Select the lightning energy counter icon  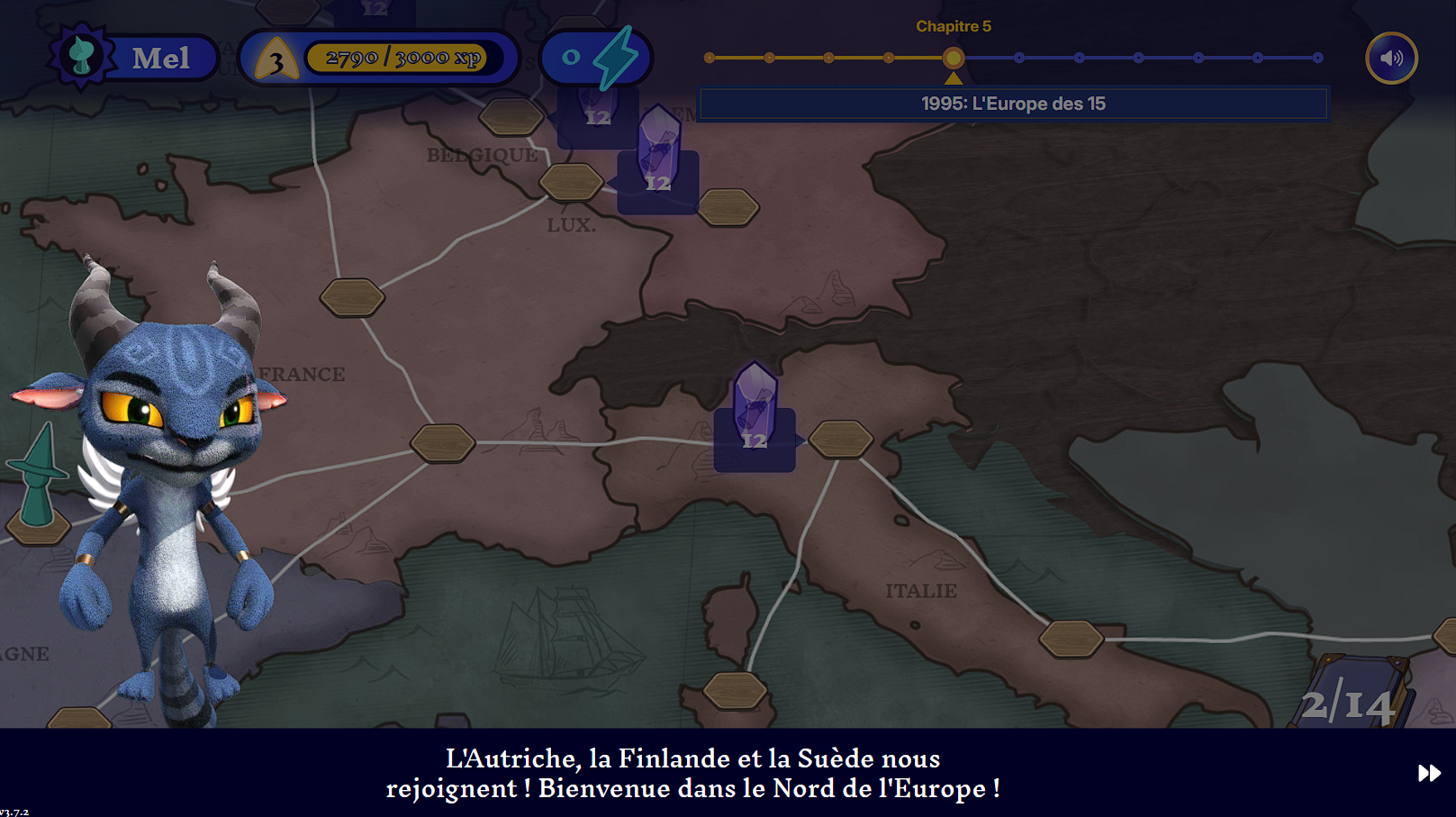click(614, 57)
